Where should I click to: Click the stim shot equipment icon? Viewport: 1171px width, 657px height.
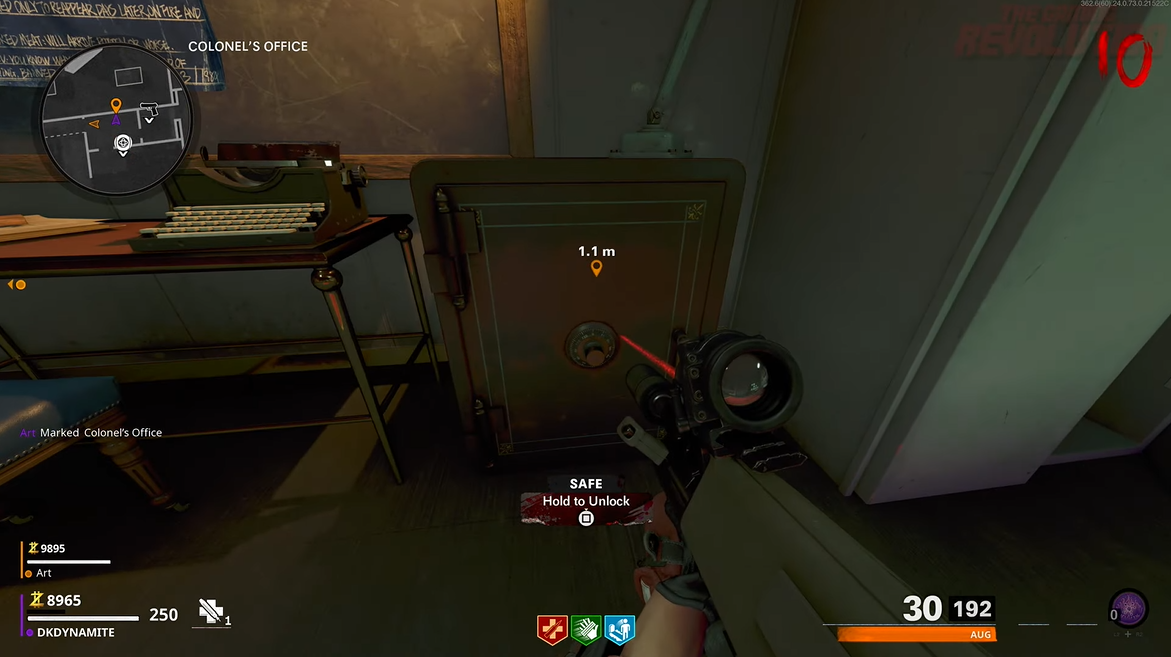[x=210, y=612]
